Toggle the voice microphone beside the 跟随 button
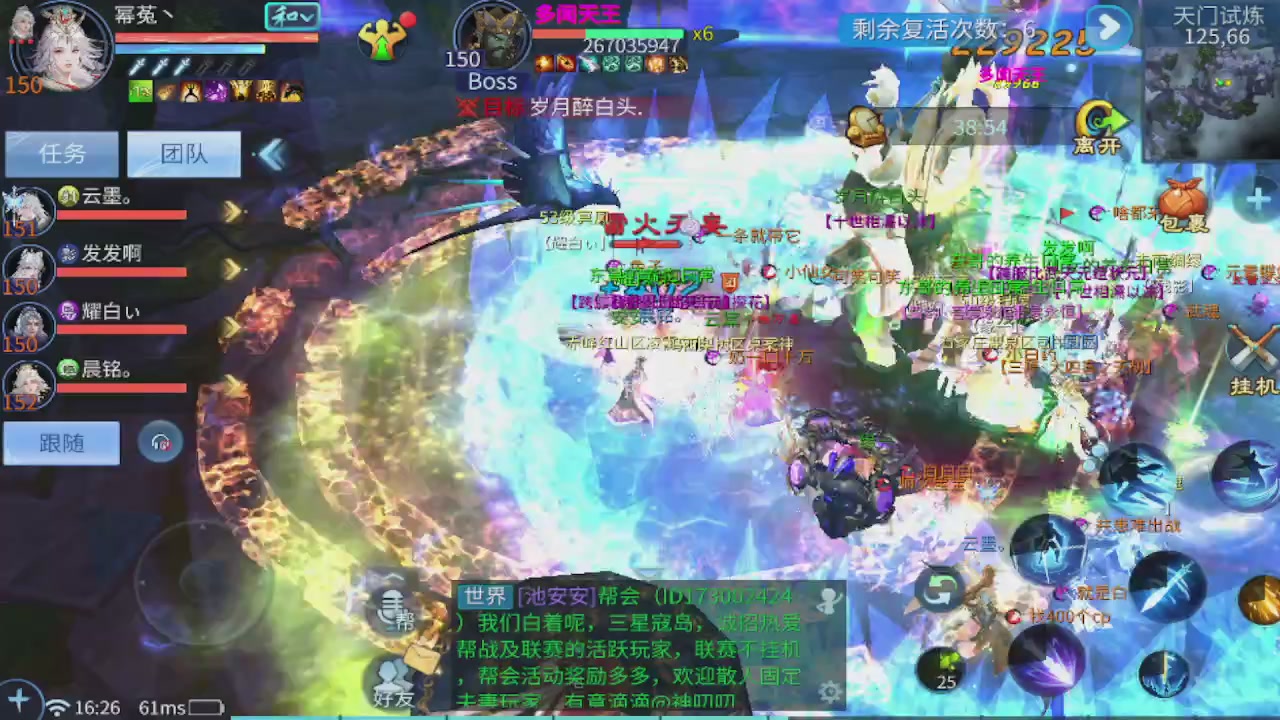Screen dimensions: 1280x720 [x=160, y=443]
